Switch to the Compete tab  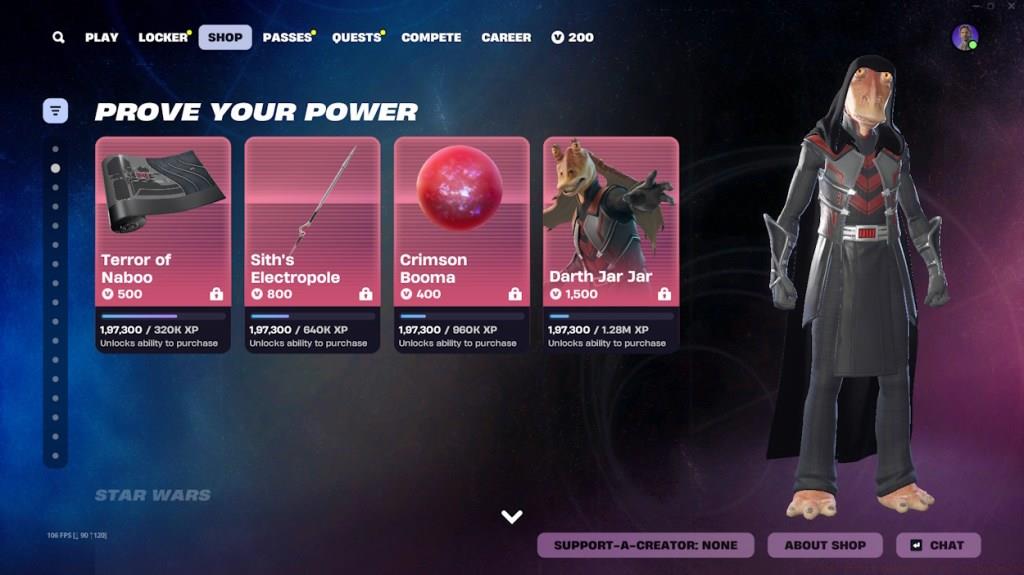point(431,38)
